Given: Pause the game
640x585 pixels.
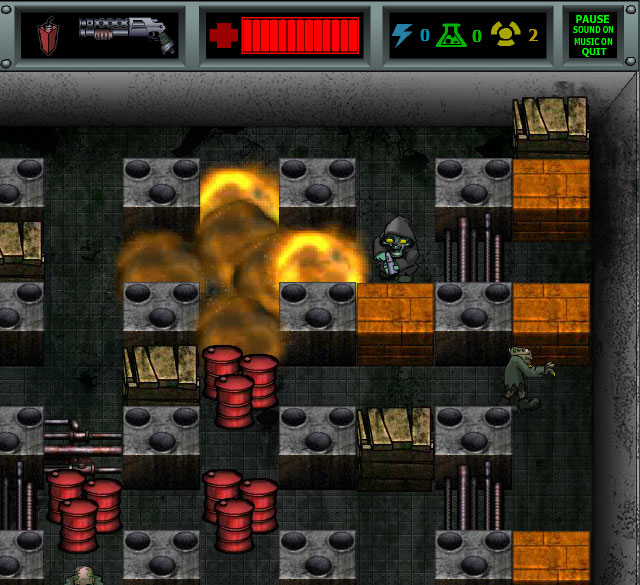Looking at the screenshot, I should coord(592,19).
